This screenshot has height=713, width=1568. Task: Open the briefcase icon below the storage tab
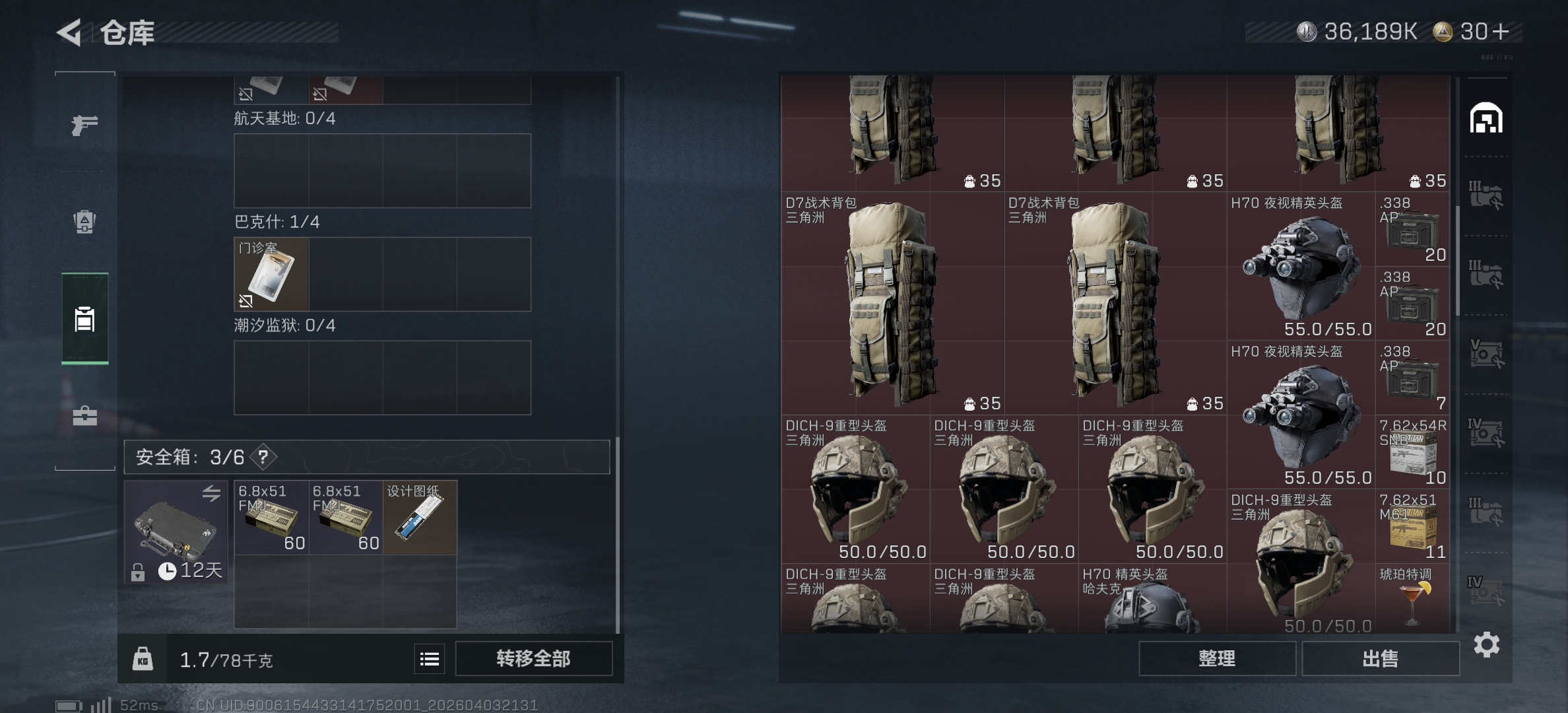84,416
